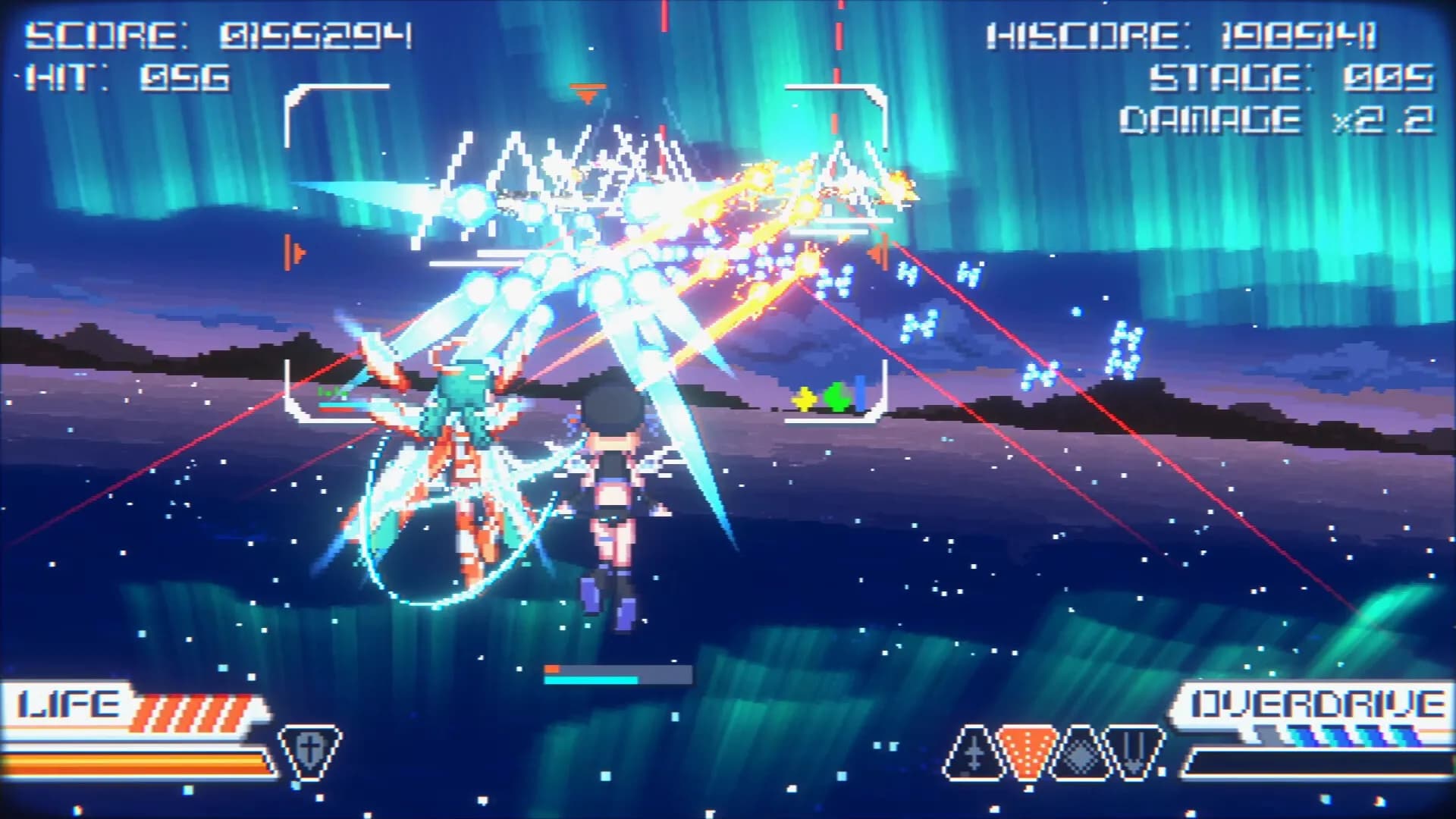Open the SCORE readout
Image resolution: width=1456 pixels, height=819 pixels.
click(212, 34)
